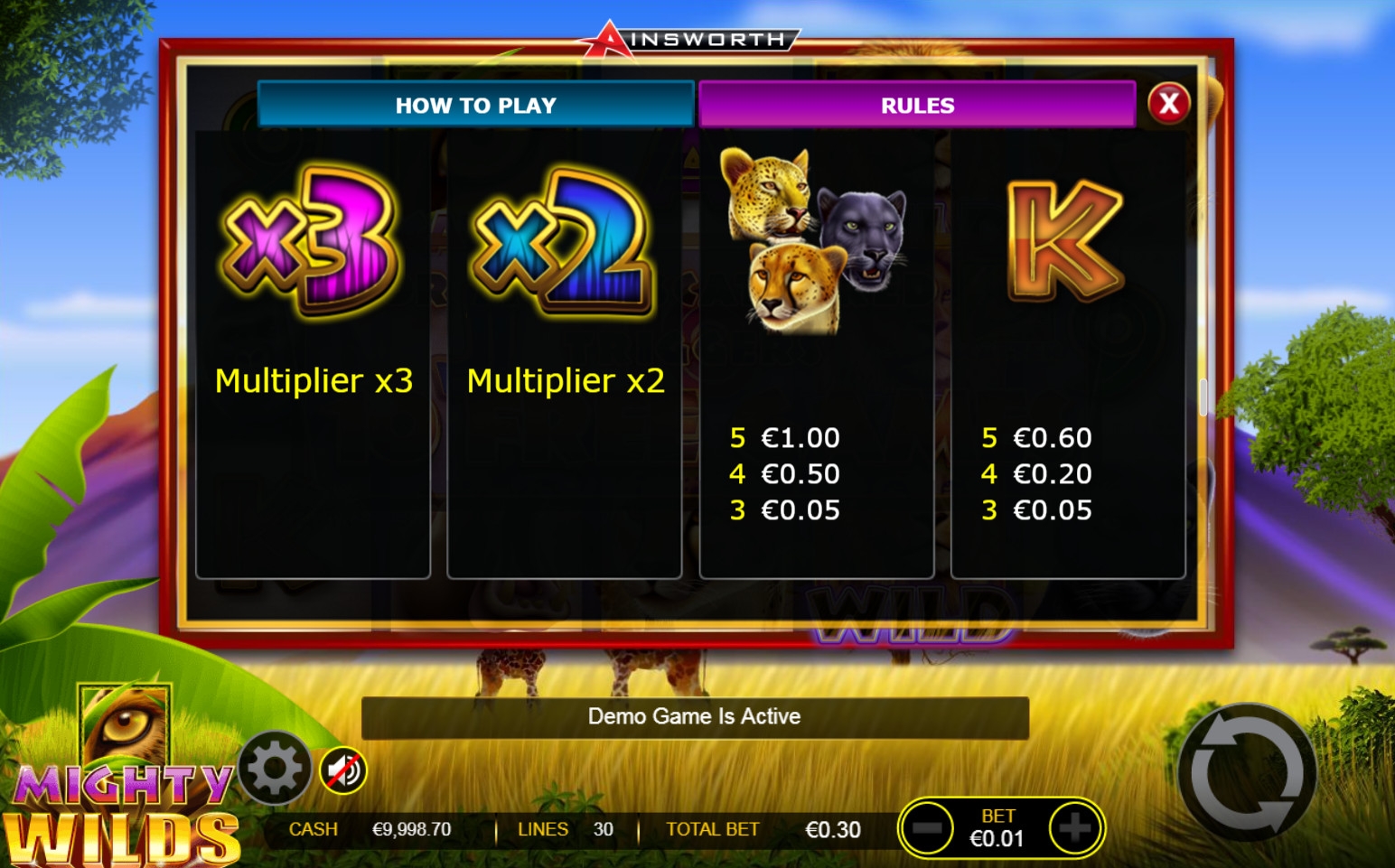Spin the reels with the circular arrow button
The image size is (1395, 868).
[1247, 773]
